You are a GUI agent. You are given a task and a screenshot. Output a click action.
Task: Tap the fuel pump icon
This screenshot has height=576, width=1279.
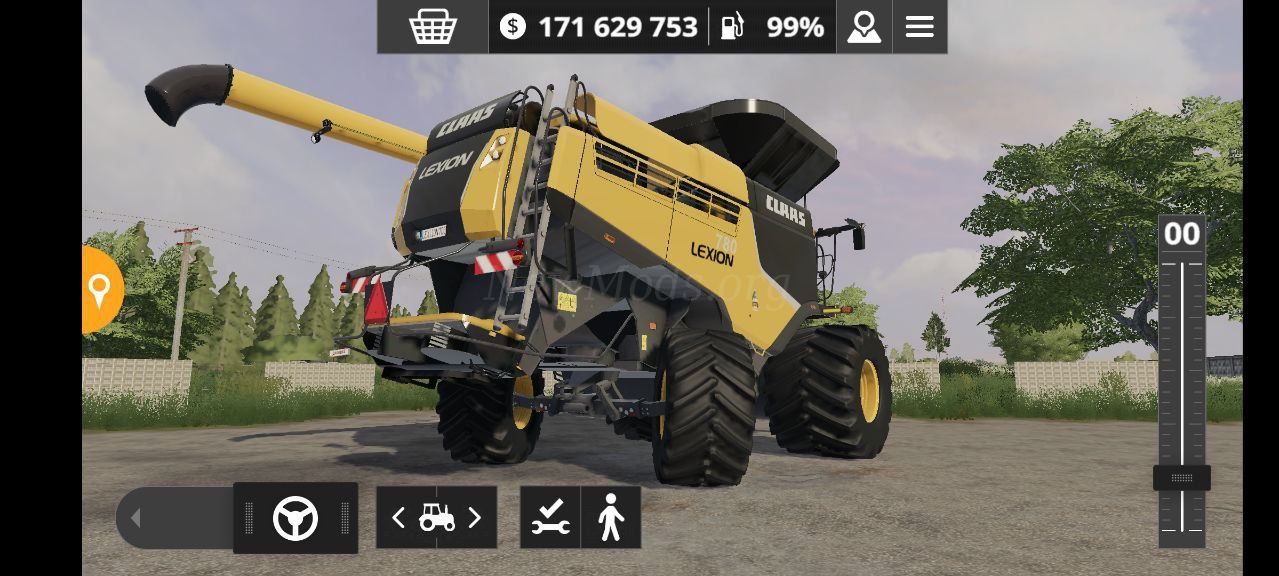[733, 27]
